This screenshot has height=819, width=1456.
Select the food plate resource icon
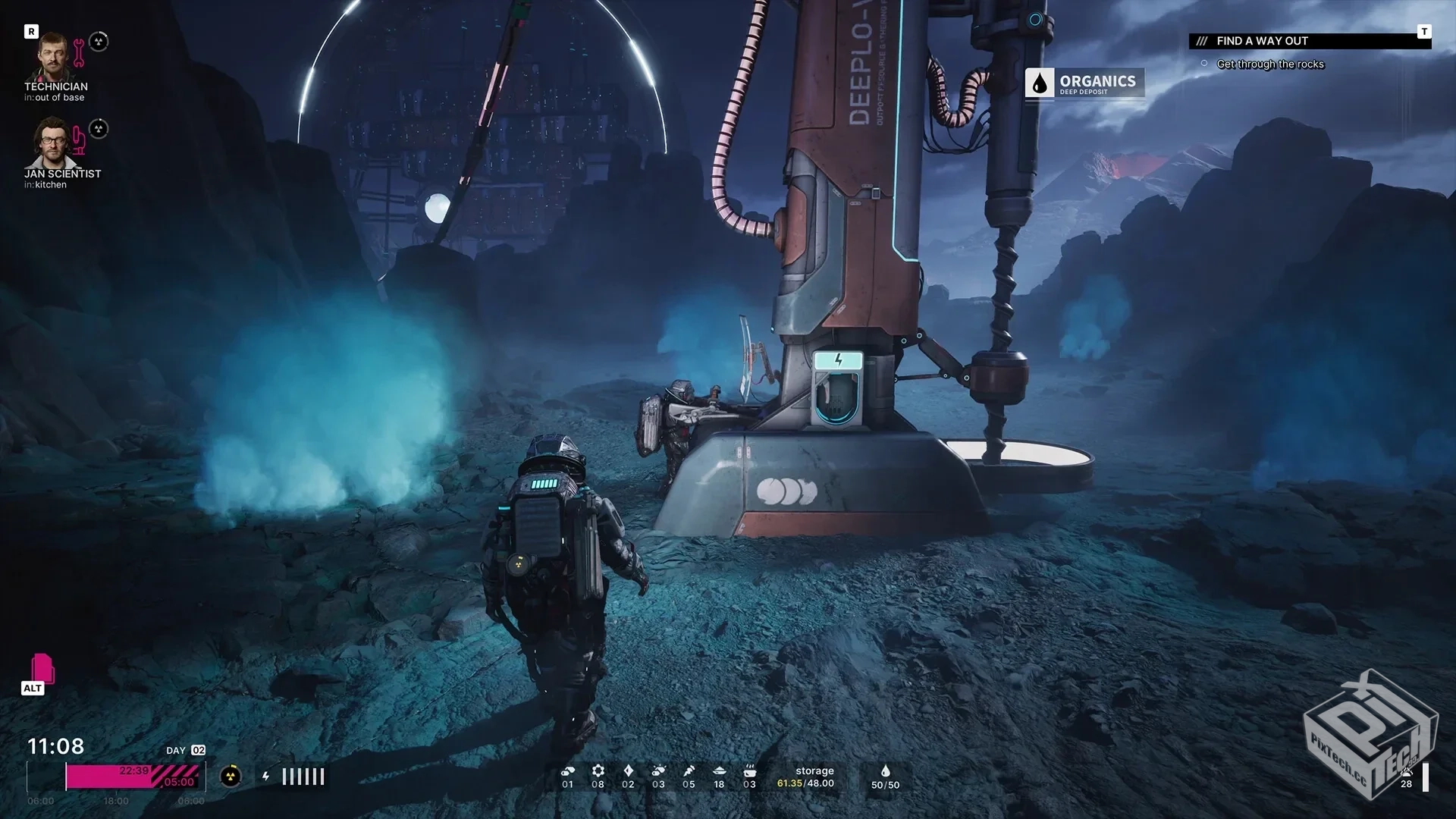pos(719,770)
